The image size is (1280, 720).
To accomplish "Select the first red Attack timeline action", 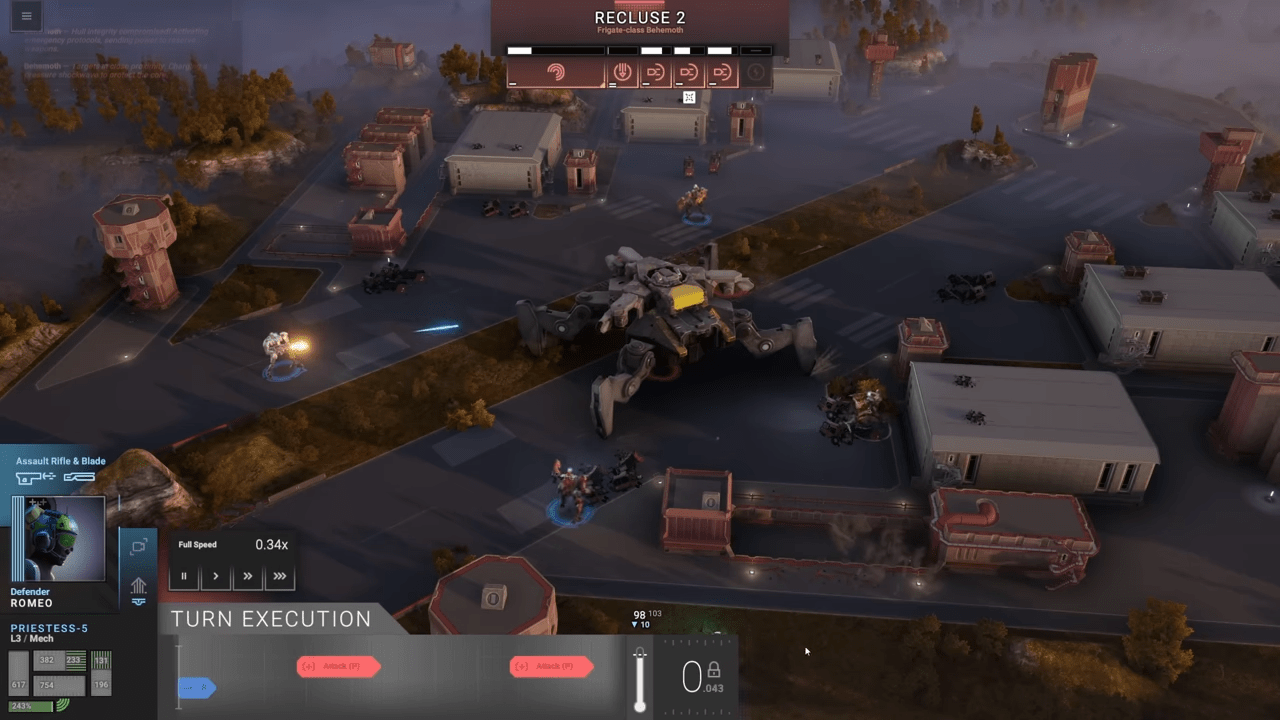I will click(x=338, y=666).
